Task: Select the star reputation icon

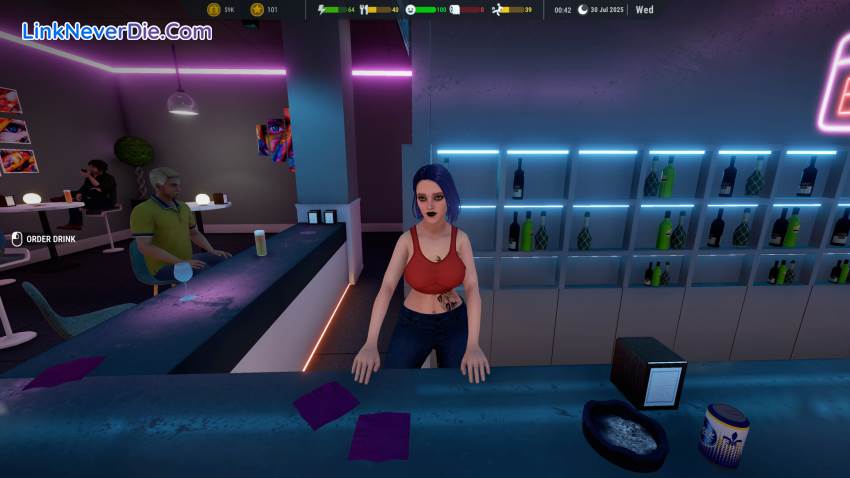Action: [x=257, y=10]
